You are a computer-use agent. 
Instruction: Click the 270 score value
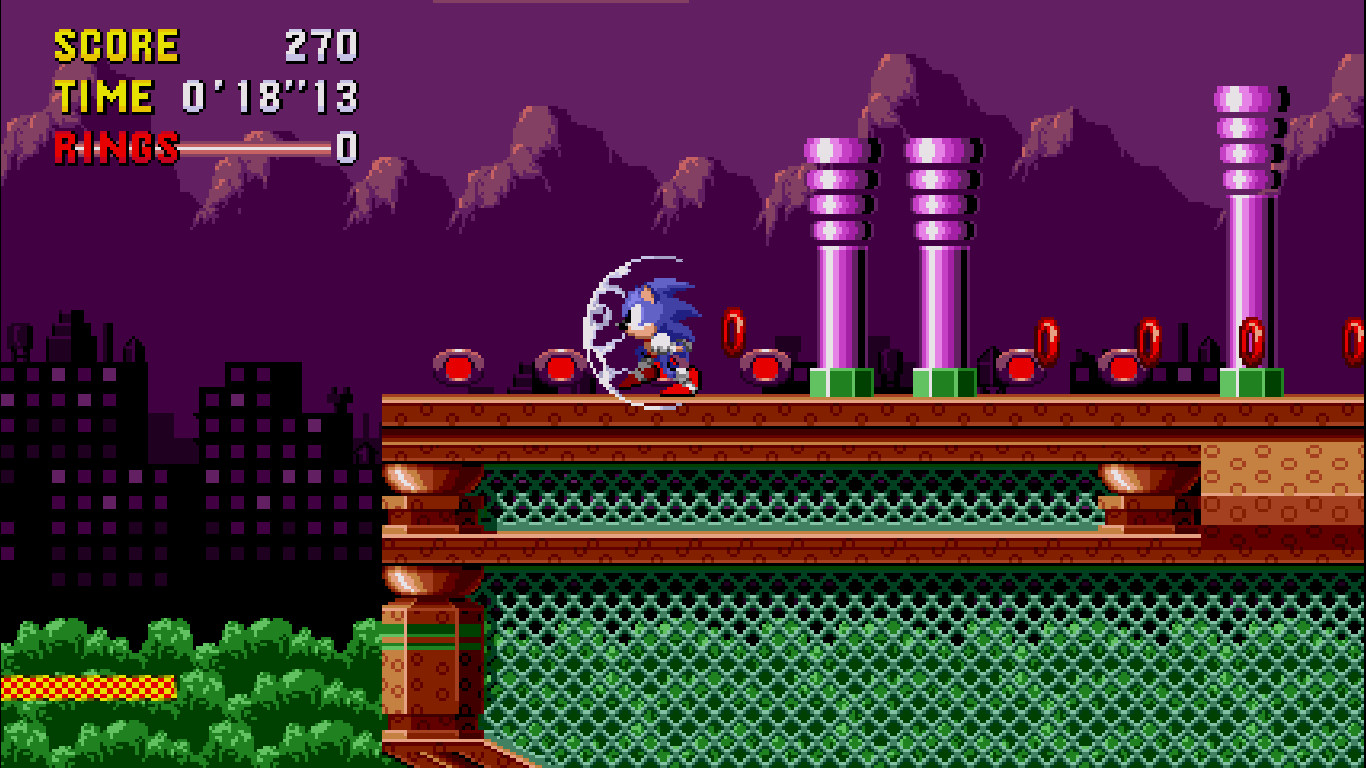320,44
